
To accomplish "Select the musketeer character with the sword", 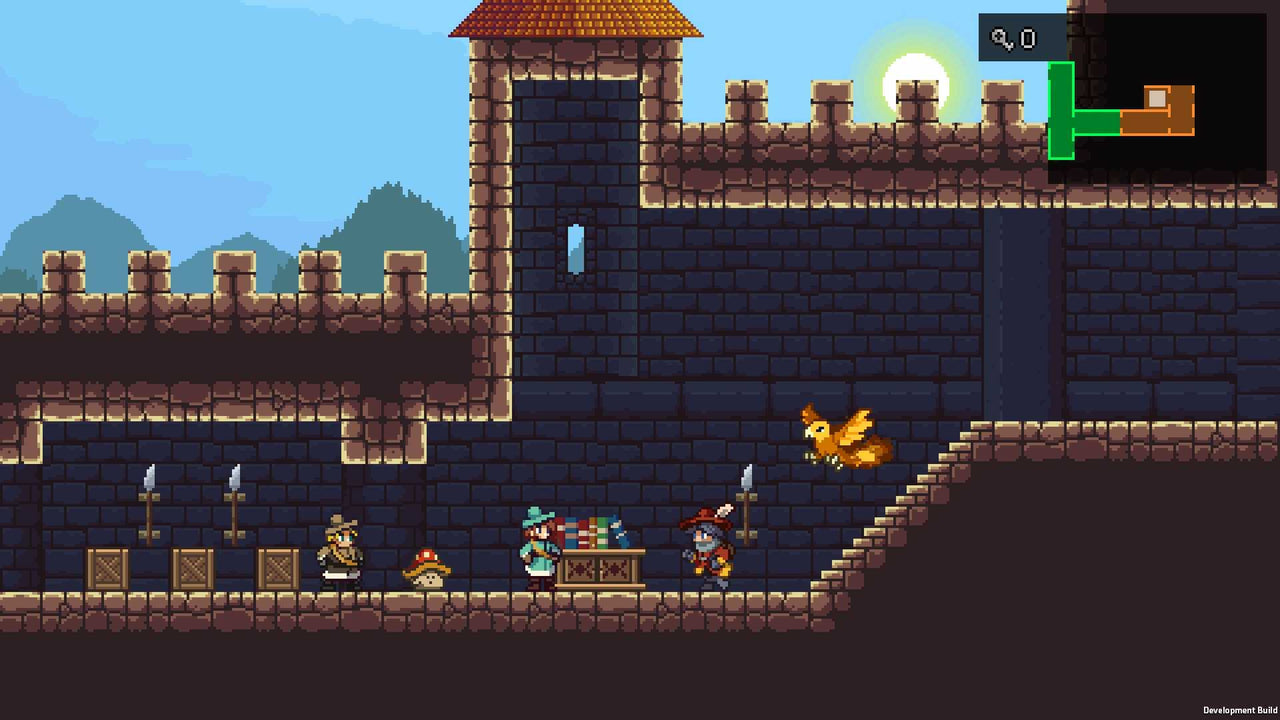I will coord(706,548).
